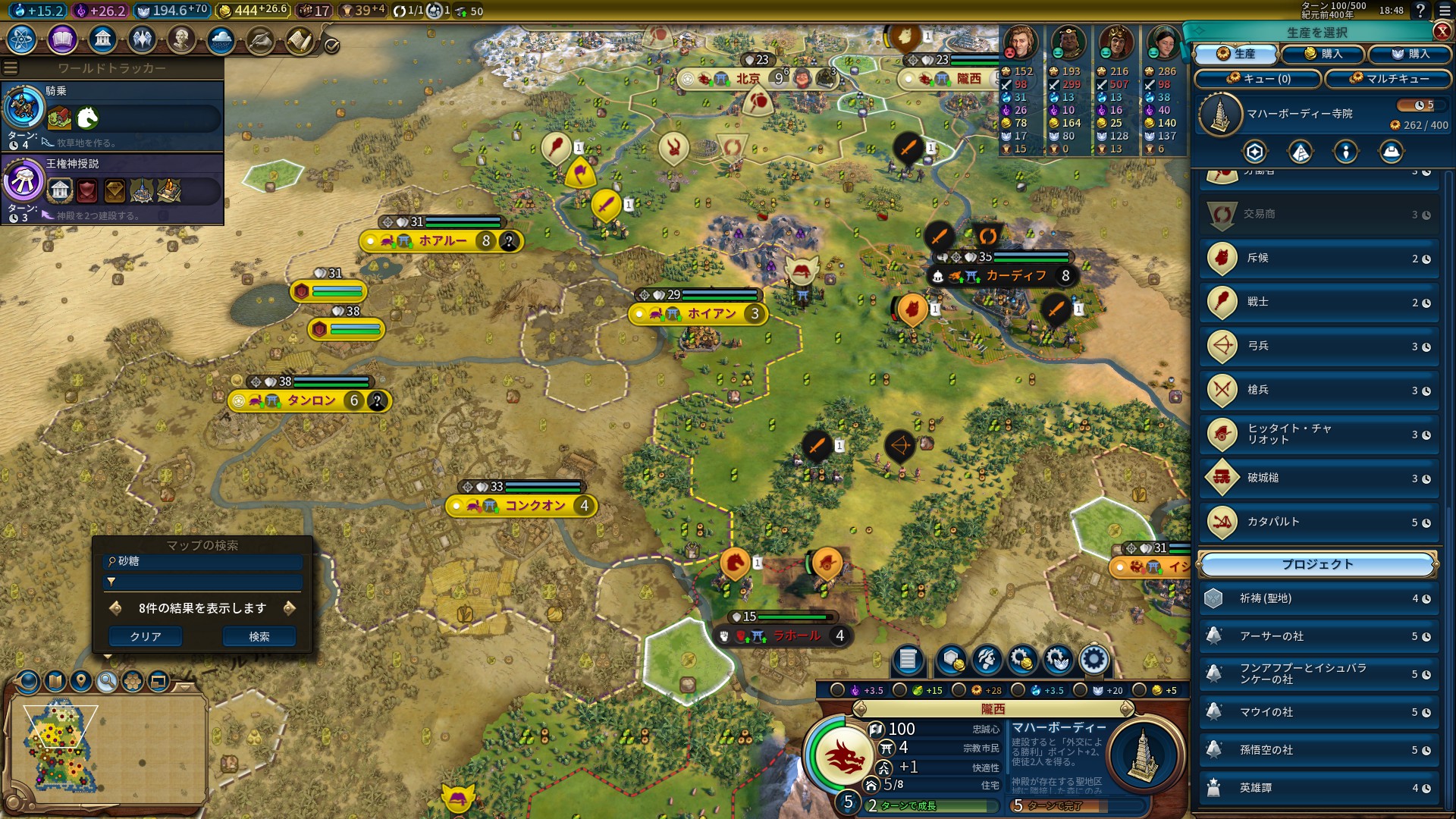
Task: Click the map search text field
Action: [x=202, y=562]
